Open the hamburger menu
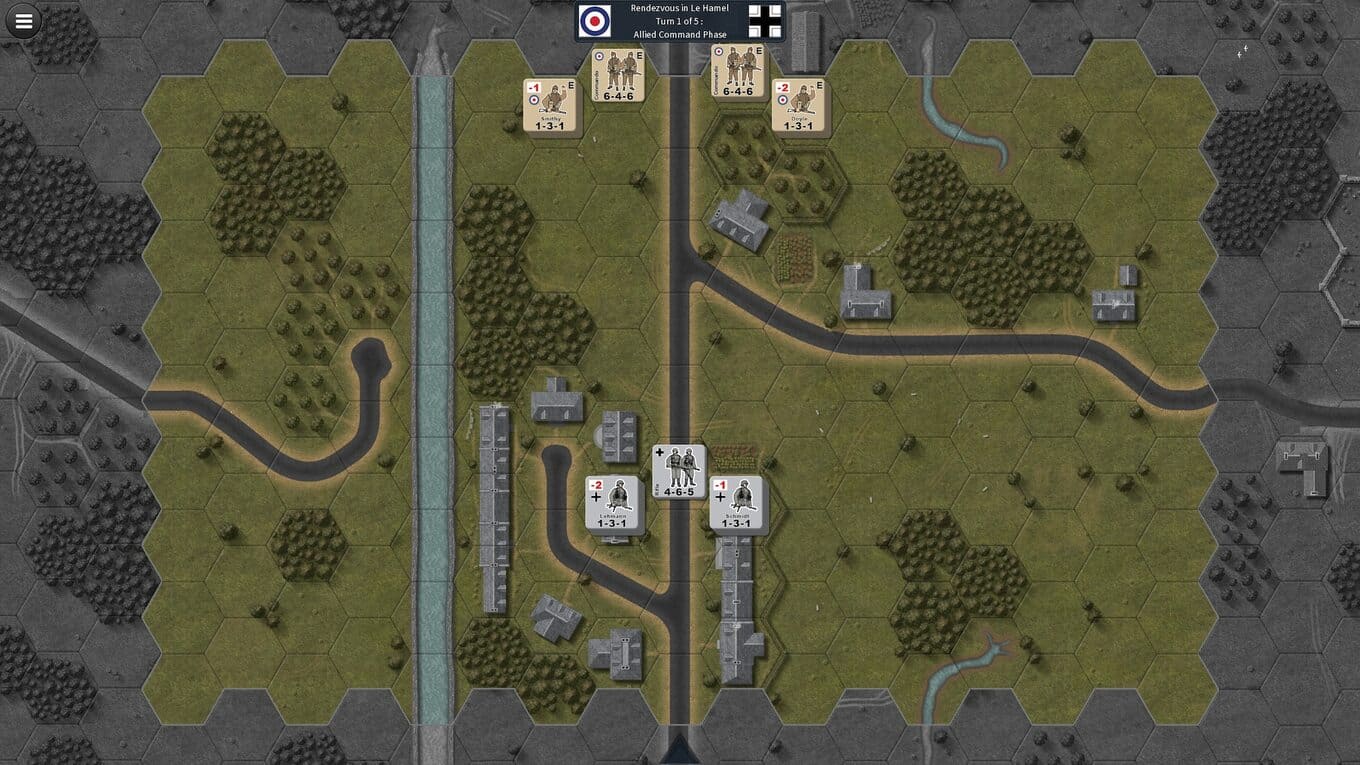The image size is (1360, 765). click(x=23, y=20)
